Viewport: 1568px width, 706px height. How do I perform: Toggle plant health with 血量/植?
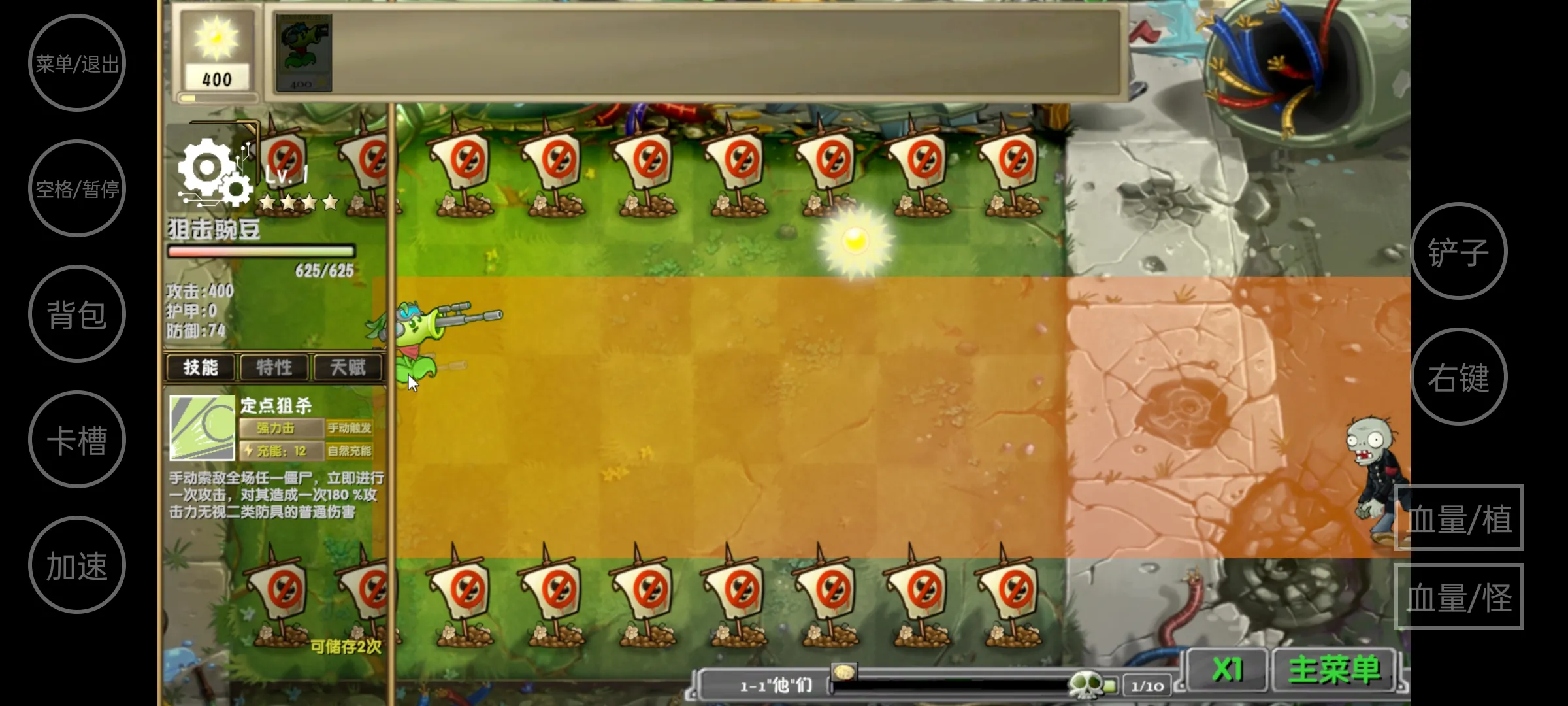click(1458, 518)
